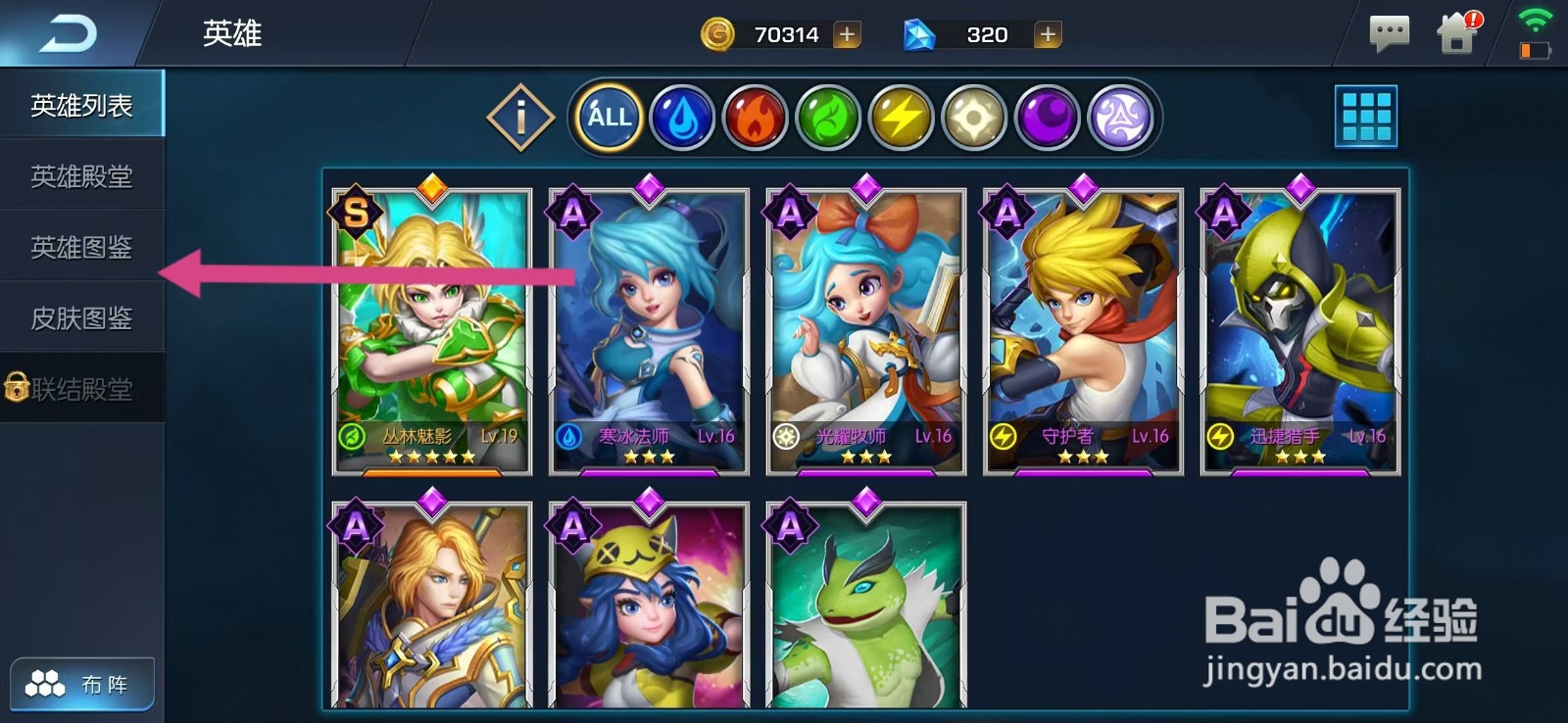Go back with the return arrow button
This screenshot has width=1568, height=723.
click(69, 34)
